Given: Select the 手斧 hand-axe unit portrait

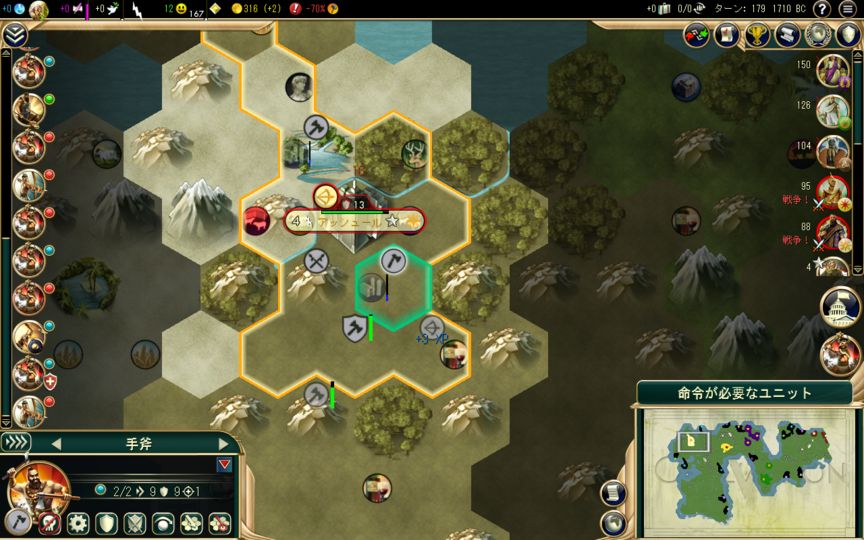Looking at the screenshot, I should click(x=37, y=488).
